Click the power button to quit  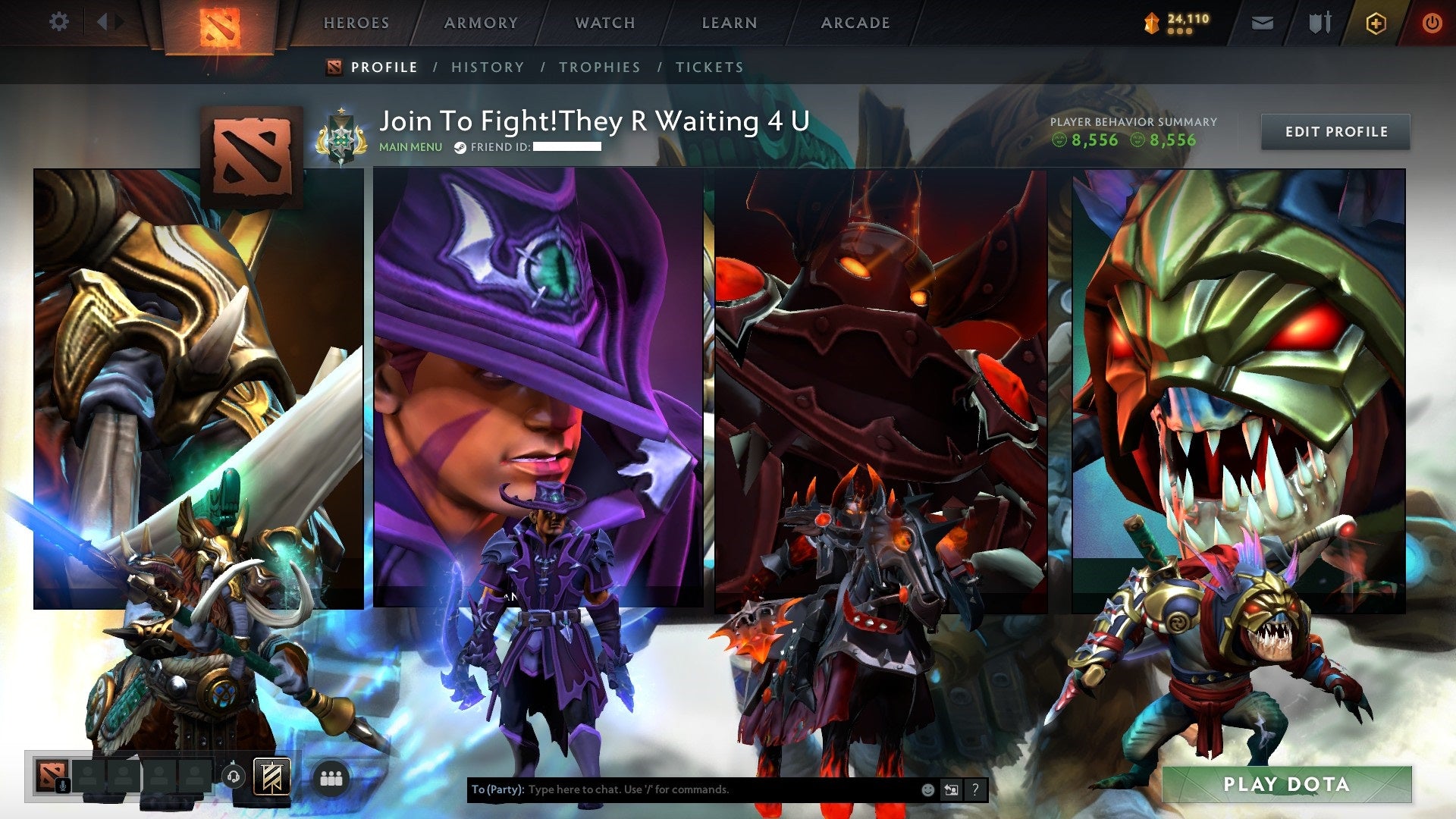tap(1432, 23)
